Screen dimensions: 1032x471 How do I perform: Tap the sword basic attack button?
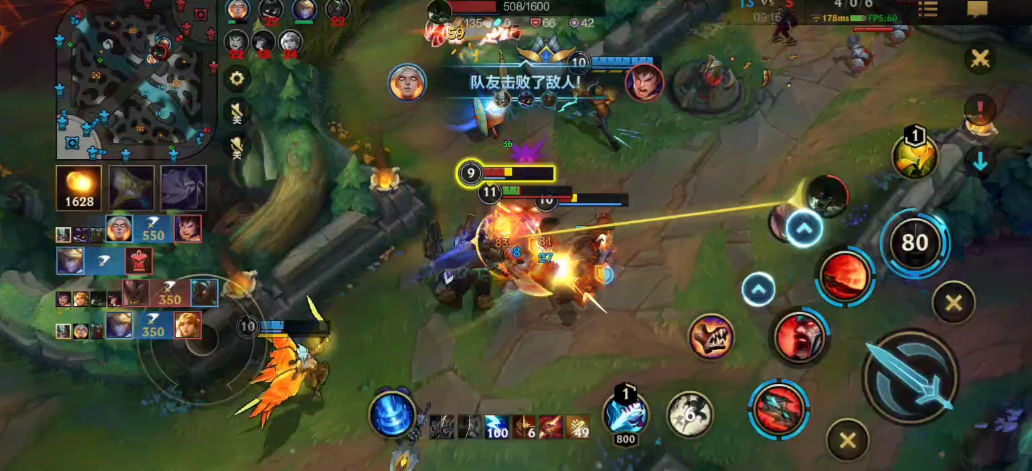(x=910, y=378)
